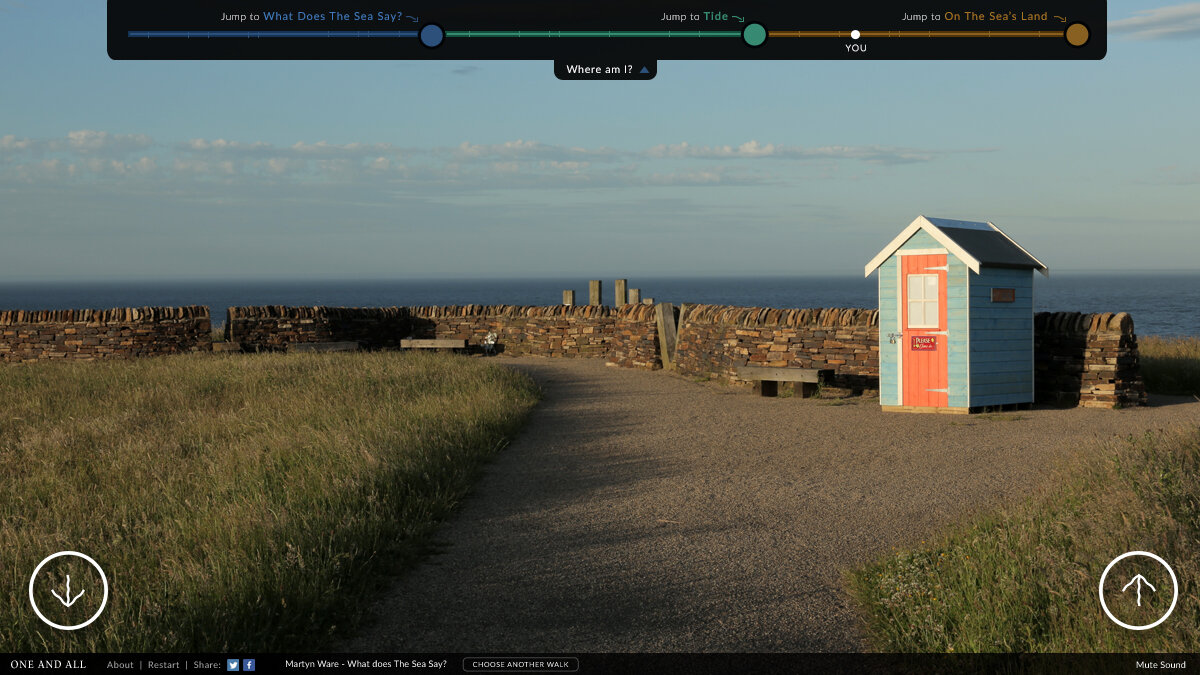Toggle Mute Sound
Viewport: 1200px width, 675px height.
pos(1160,665)
